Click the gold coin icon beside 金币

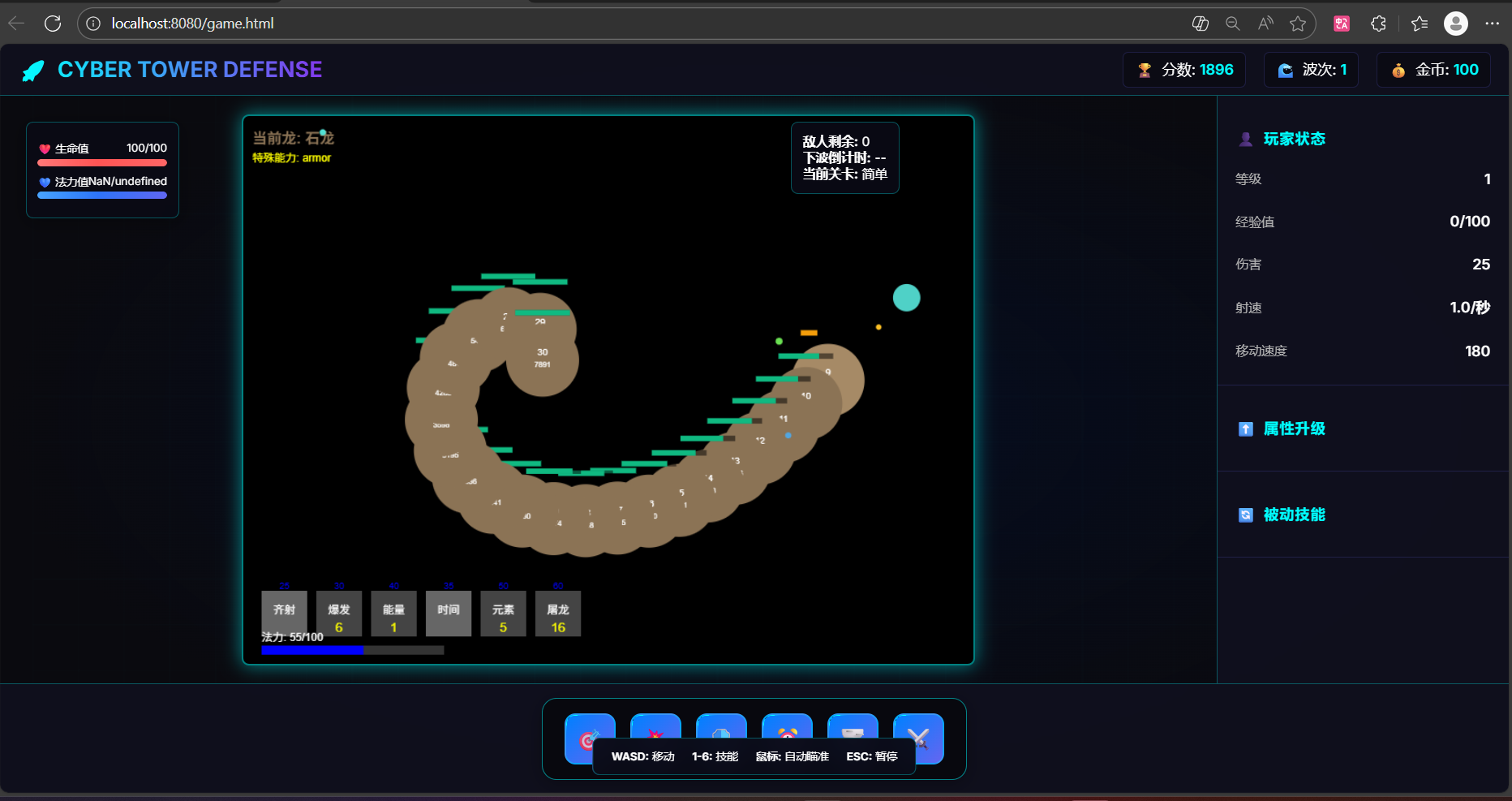pyautogui.click(x=1398, y=70)
